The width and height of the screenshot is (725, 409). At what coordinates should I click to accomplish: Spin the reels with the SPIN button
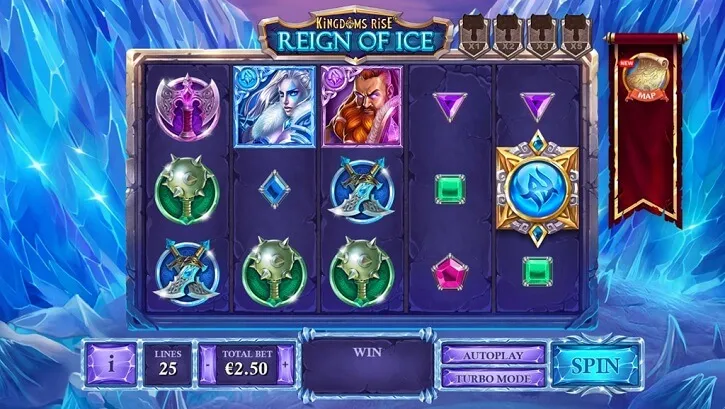pyautogui.click(x=596, y=366)
